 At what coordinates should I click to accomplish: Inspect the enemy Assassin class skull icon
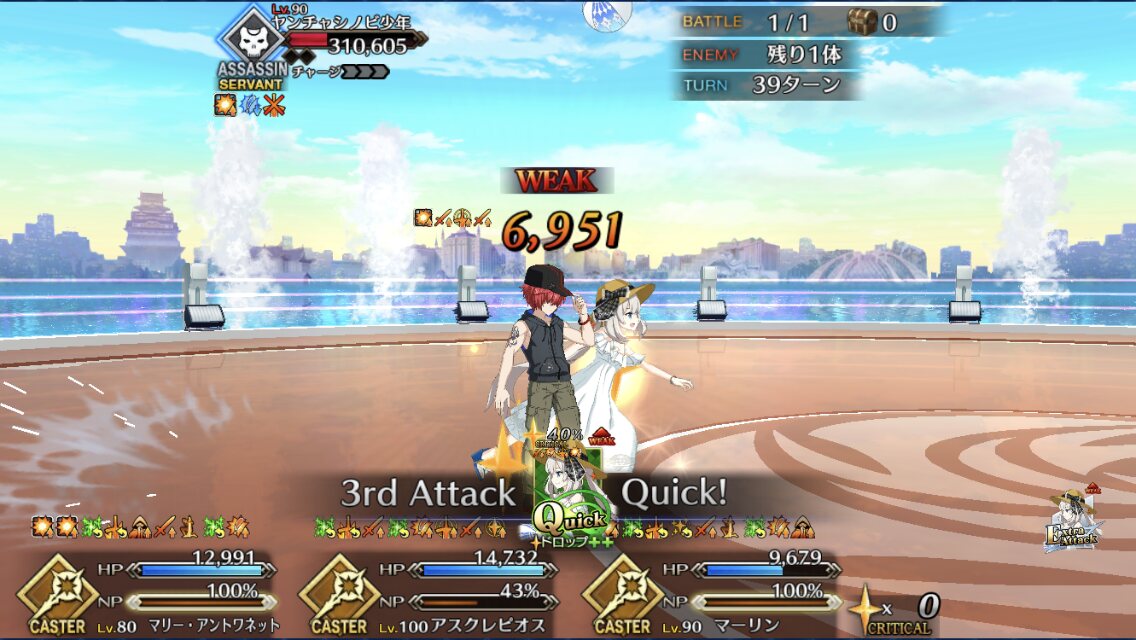[x=251, y=40]
